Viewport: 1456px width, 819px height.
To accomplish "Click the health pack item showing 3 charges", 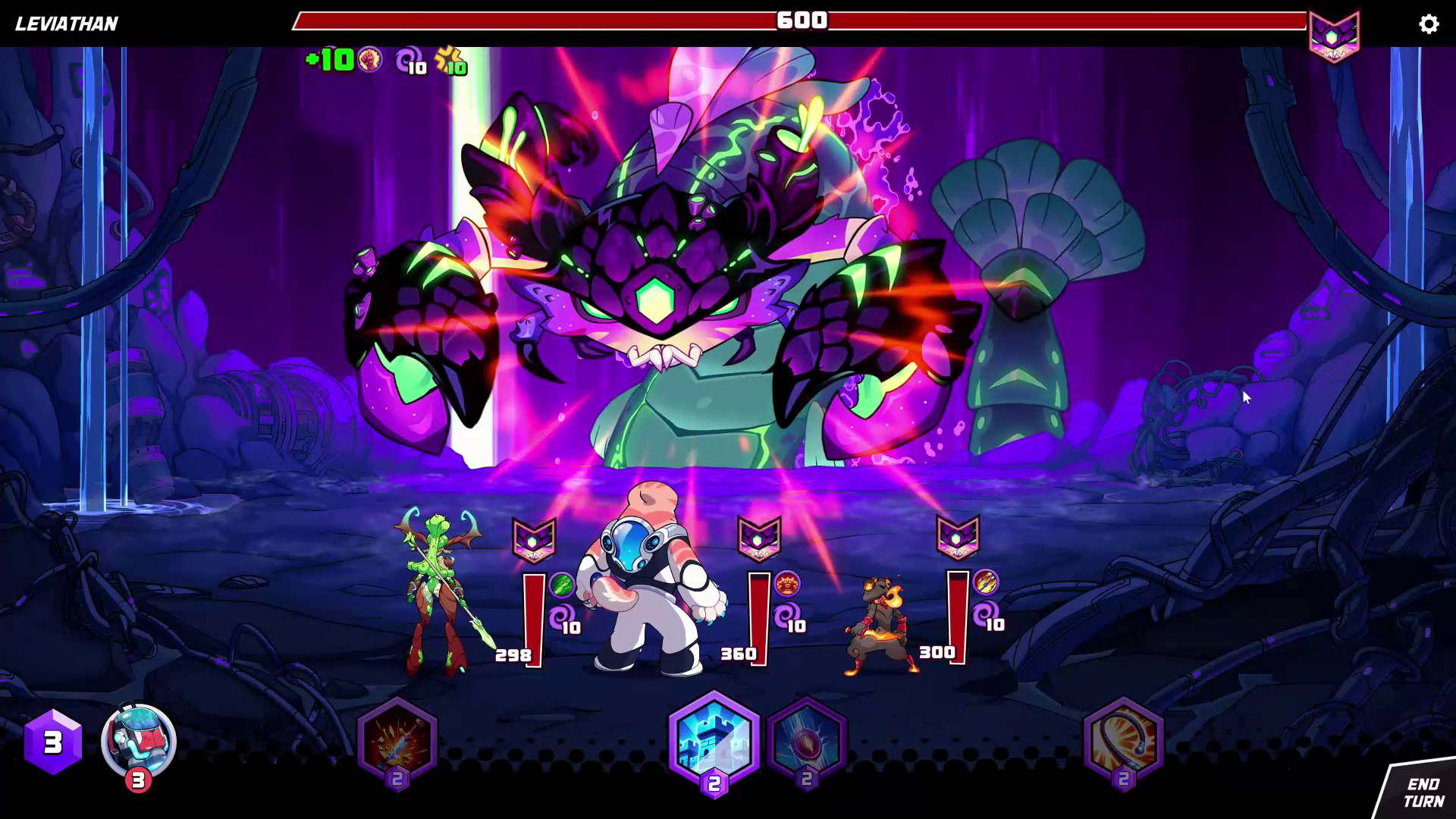I will [x=136, y=742].
